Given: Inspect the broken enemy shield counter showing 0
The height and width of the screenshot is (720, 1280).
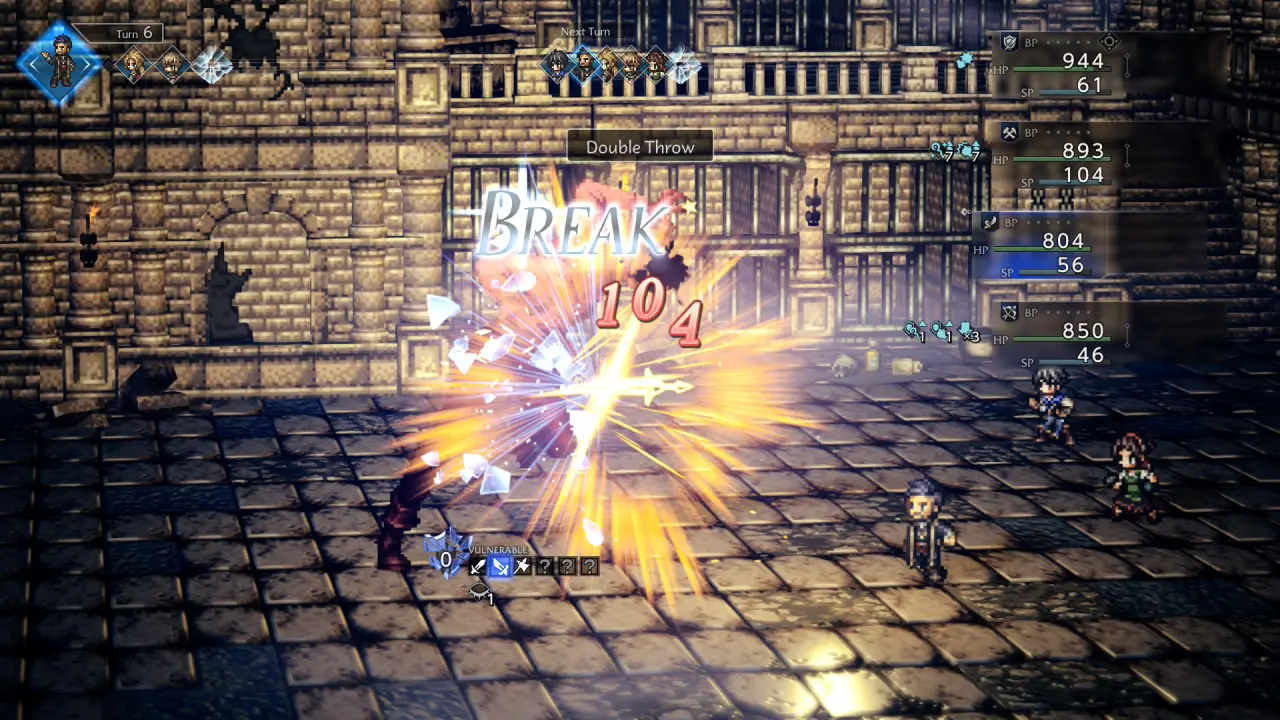Looking at the screenshot, I should 445,558.
